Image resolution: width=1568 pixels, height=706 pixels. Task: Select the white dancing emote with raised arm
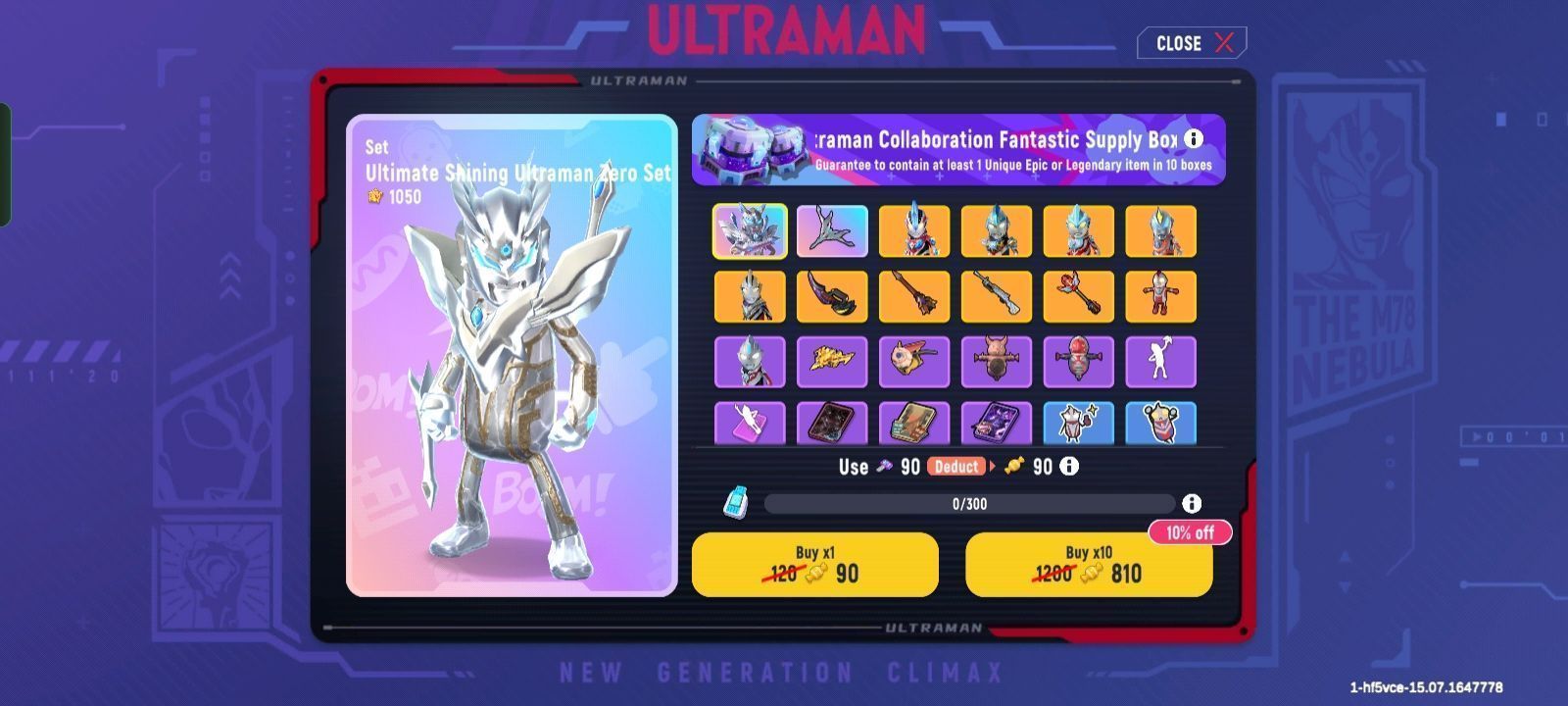(1161, 361)
